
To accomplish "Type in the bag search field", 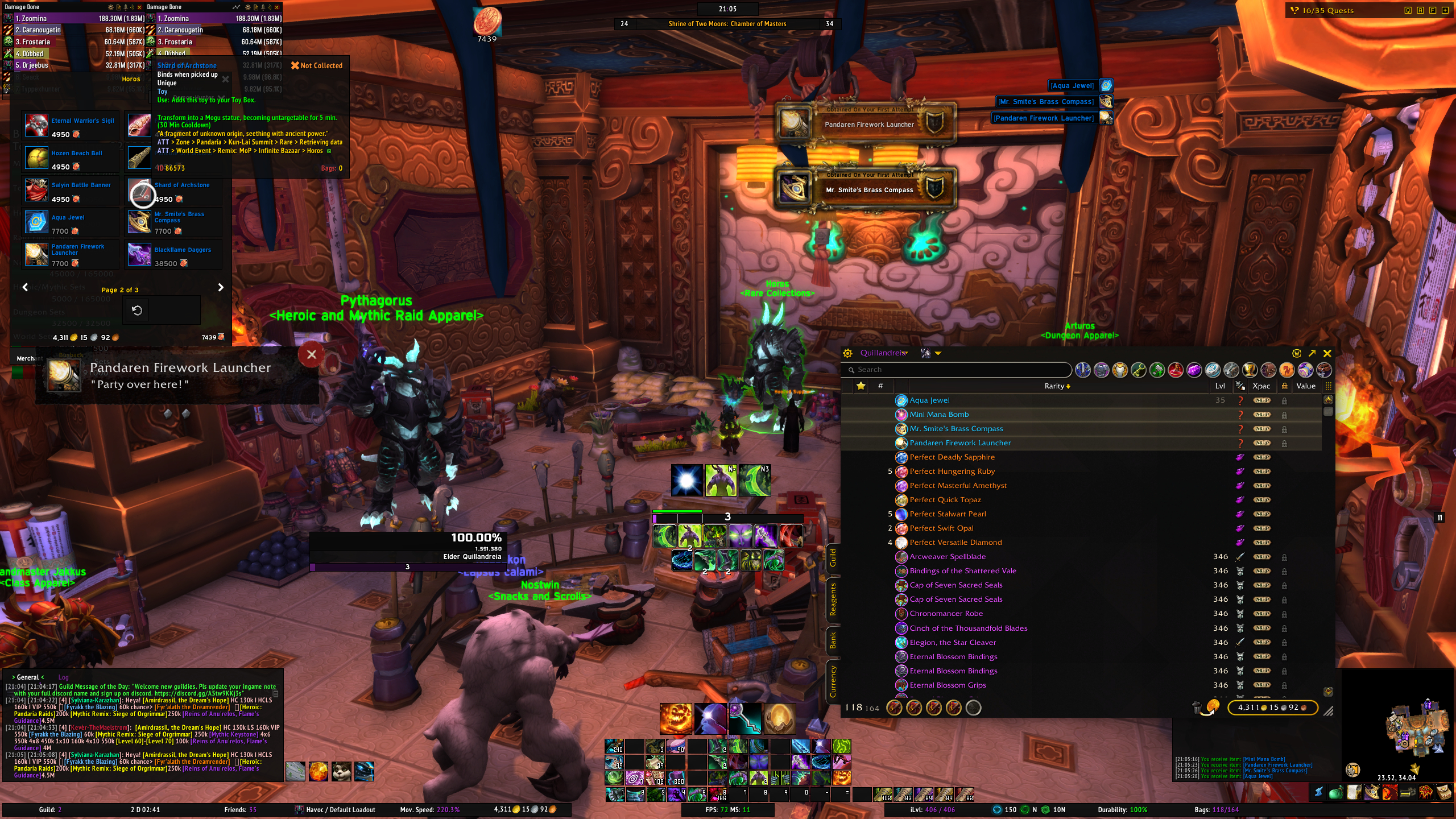I will point(961,370).
